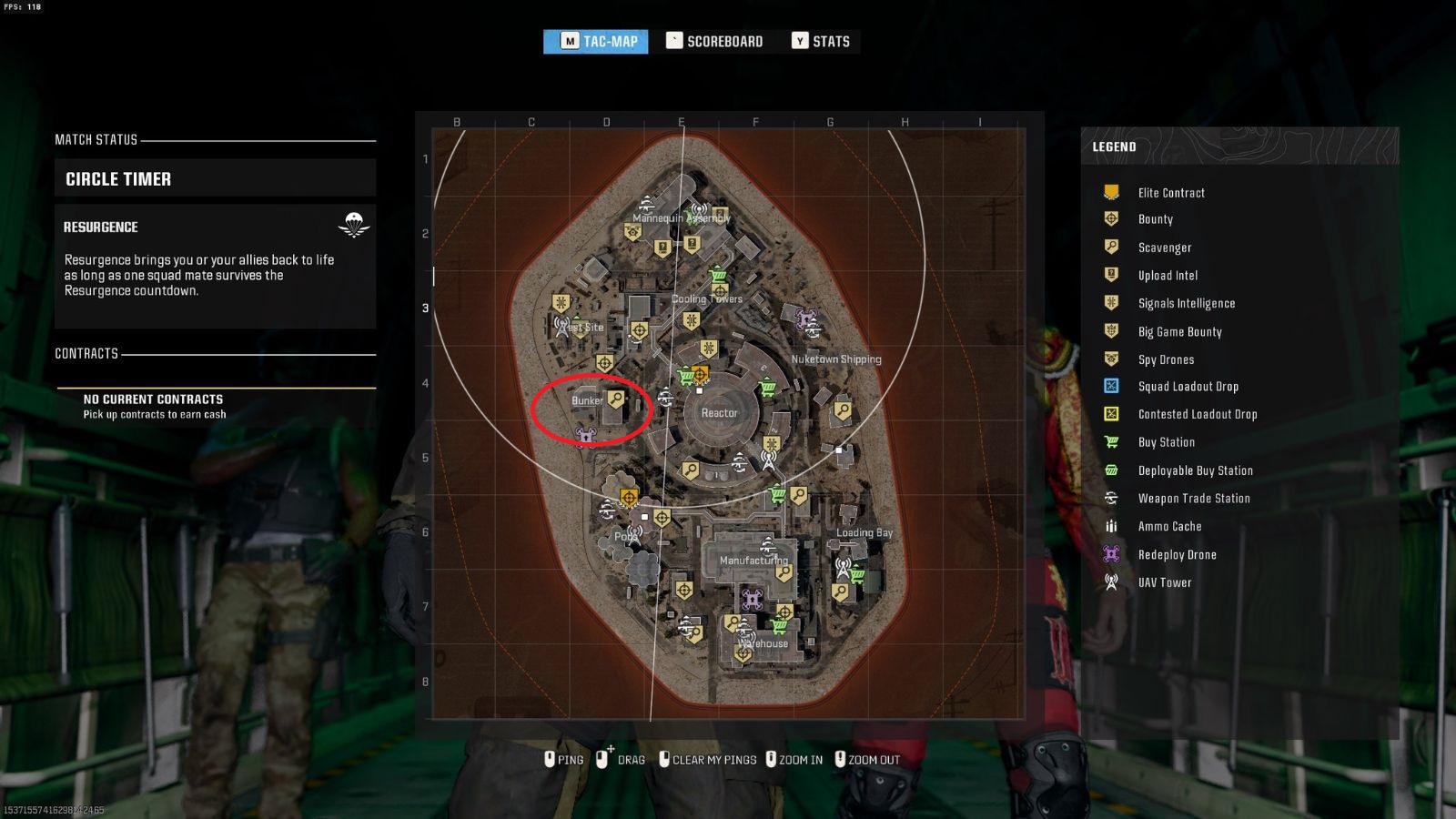The width and height of the screenshot is (1456, 819).
Task: Select the Tac-Map tab
Action: [596, 40]
